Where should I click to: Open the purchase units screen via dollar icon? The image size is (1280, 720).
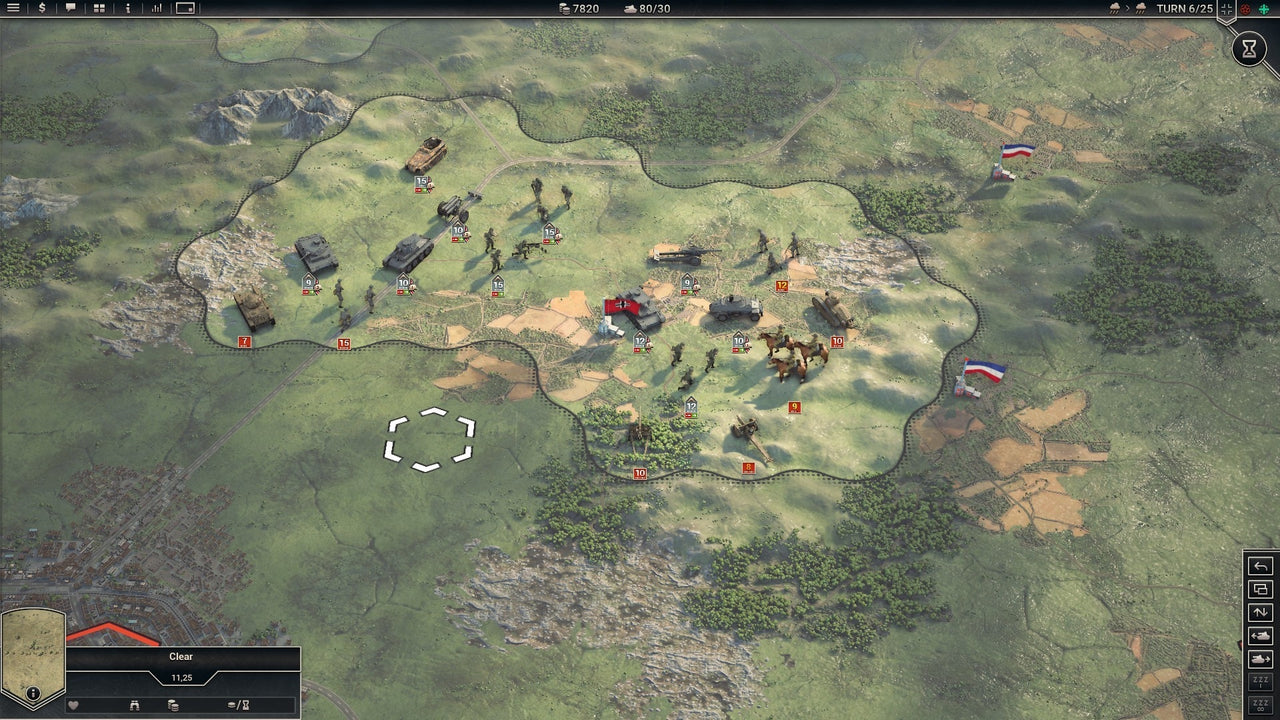42,9
